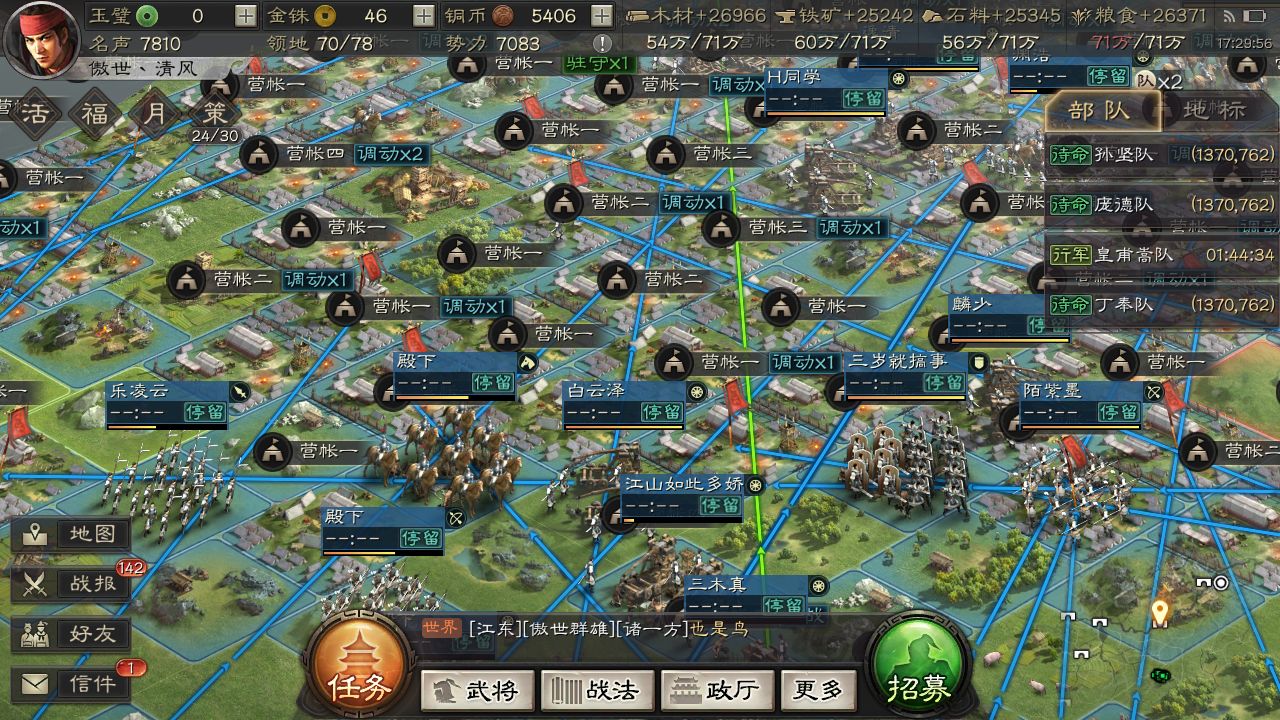1280x720 pixels.
Task: Open the 好友 friends list
Action: tap(72, 634)
